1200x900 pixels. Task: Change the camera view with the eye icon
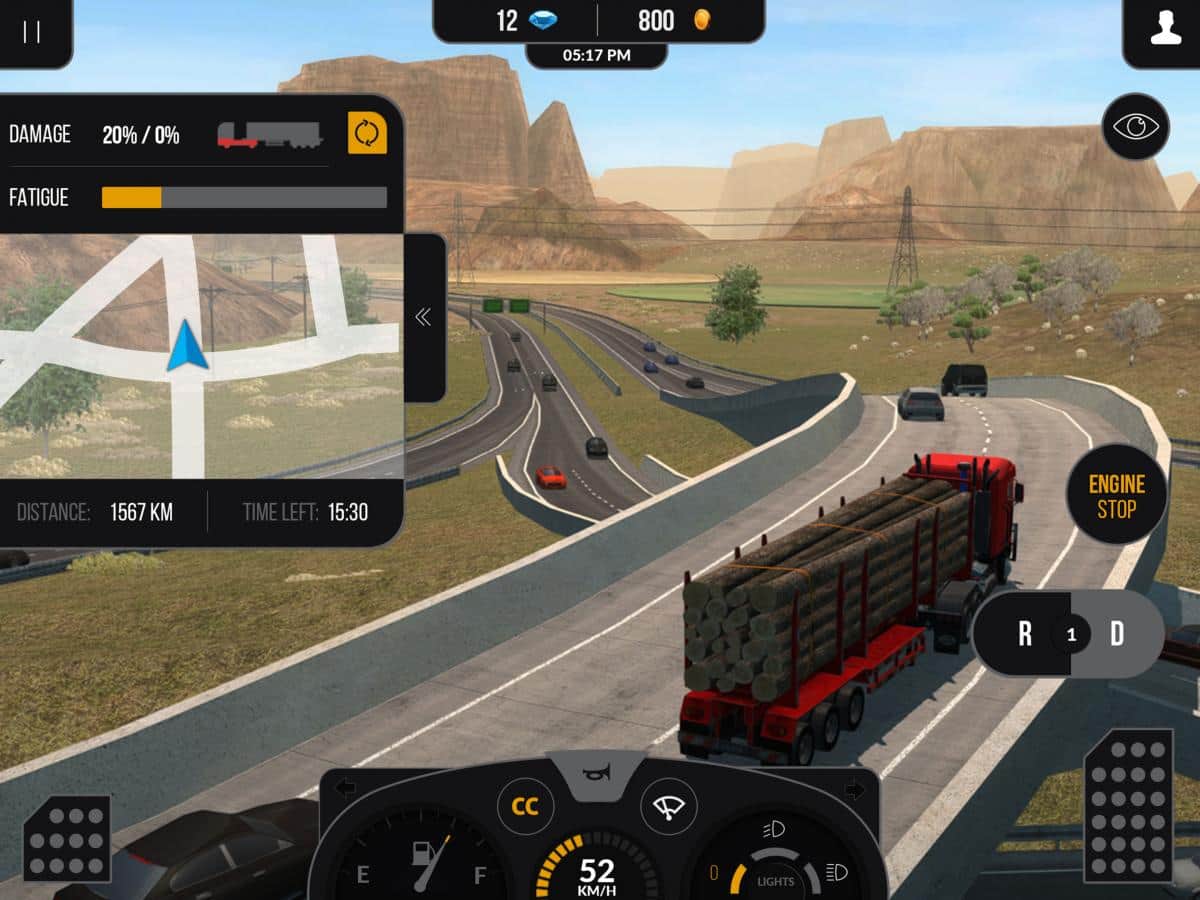tap(1135, 127)
